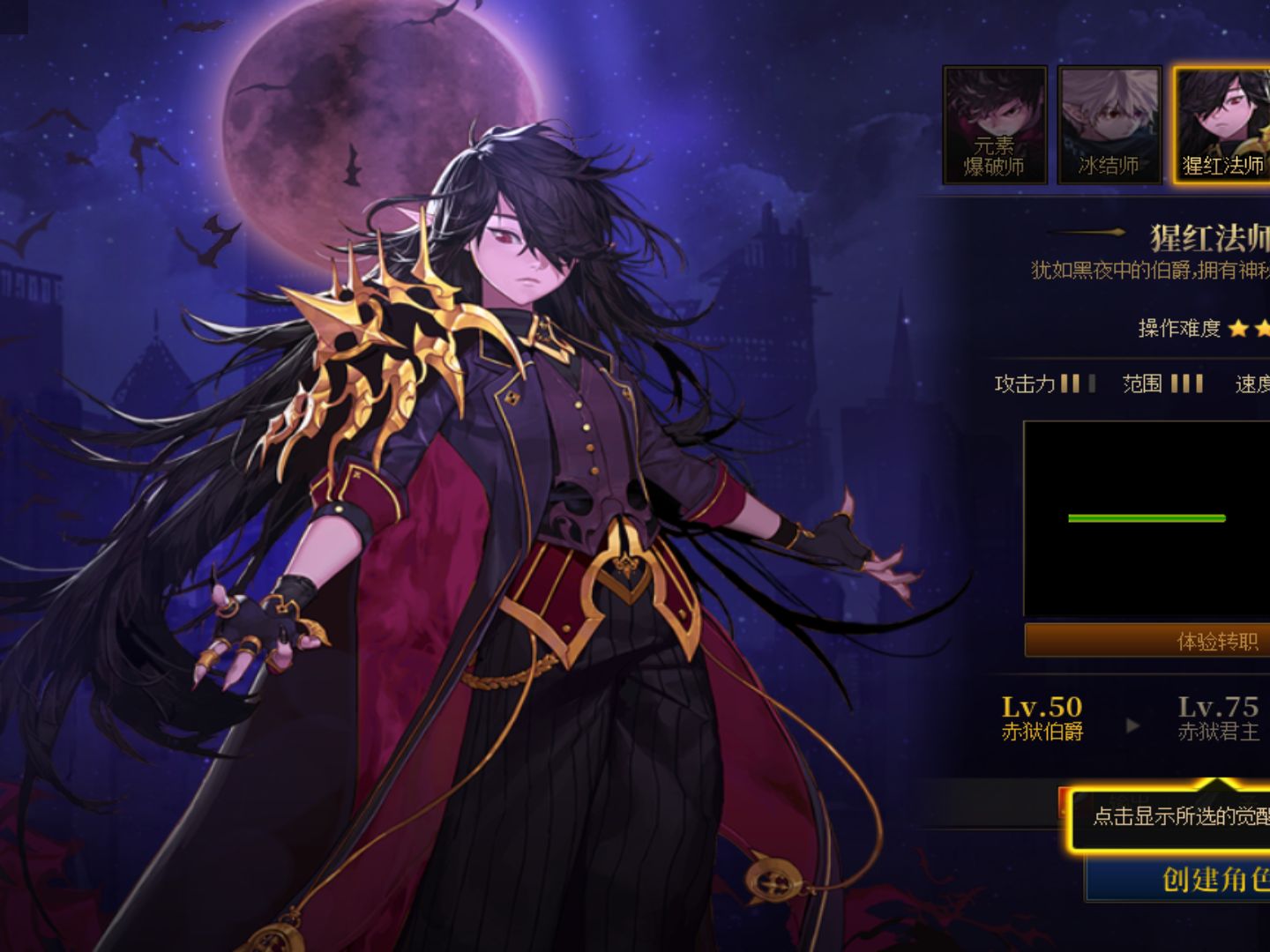This screenshot has height=952, width=1270.
Task: Play the skill preview video panel
Action: [x=1147, y=518]
